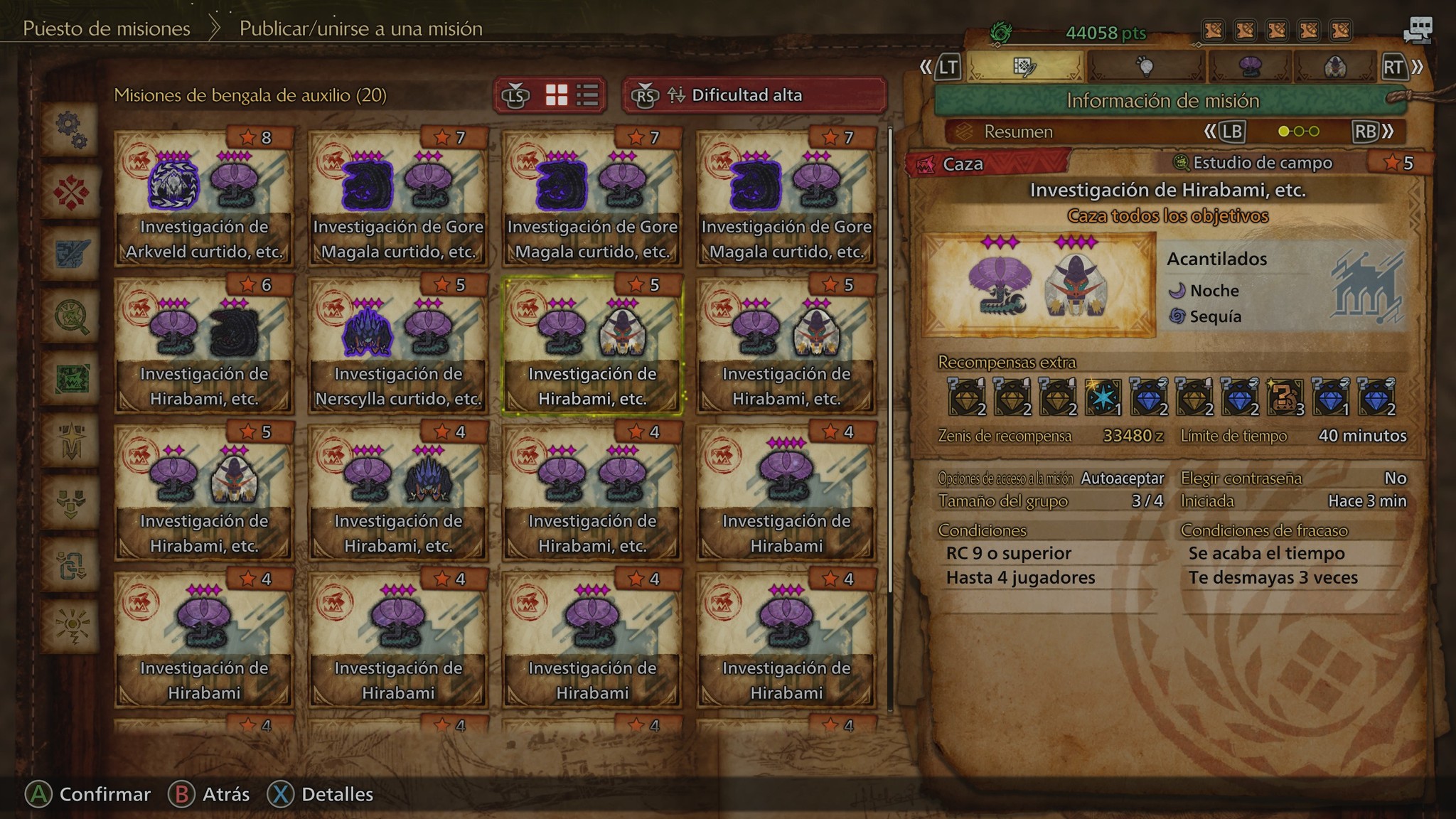Change the Dificultad alta sort order
This screenshot has height=819, width=1456.
click(x=754, y=95)
